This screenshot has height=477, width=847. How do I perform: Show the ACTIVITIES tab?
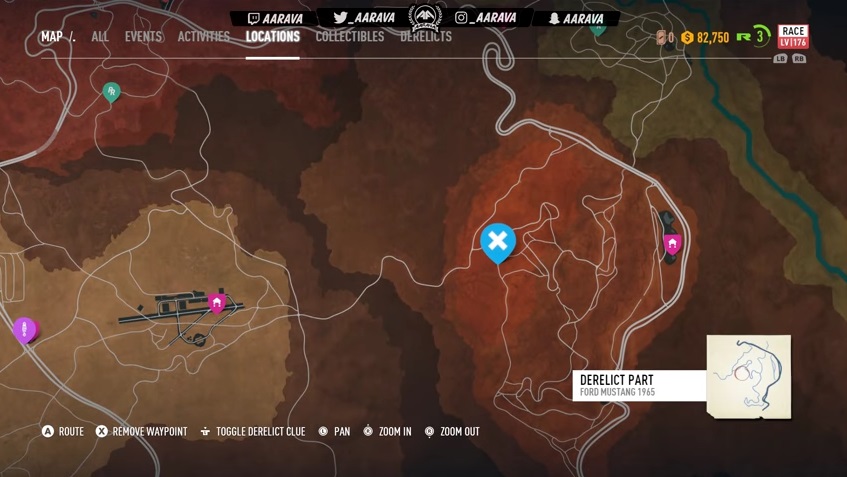(204, 37)
